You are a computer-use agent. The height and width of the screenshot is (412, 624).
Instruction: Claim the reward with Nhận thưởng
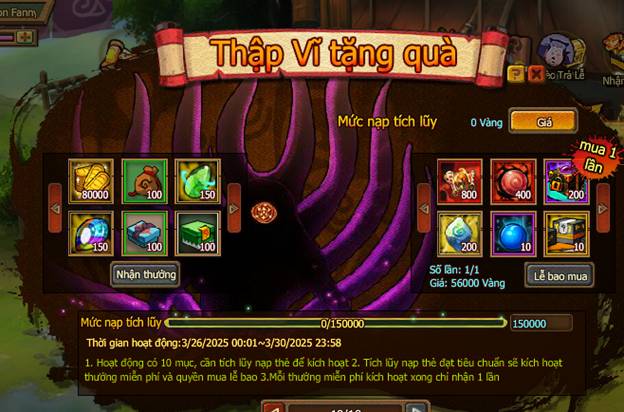146,274
